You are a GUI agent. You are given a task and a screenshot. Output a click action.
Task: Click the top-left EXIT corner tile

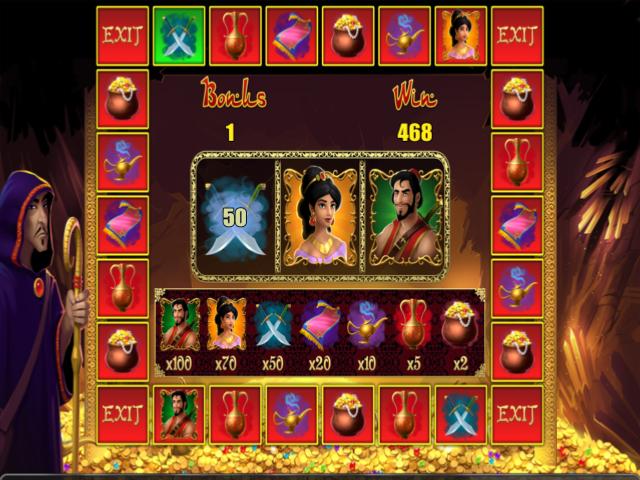pos(122,35)
